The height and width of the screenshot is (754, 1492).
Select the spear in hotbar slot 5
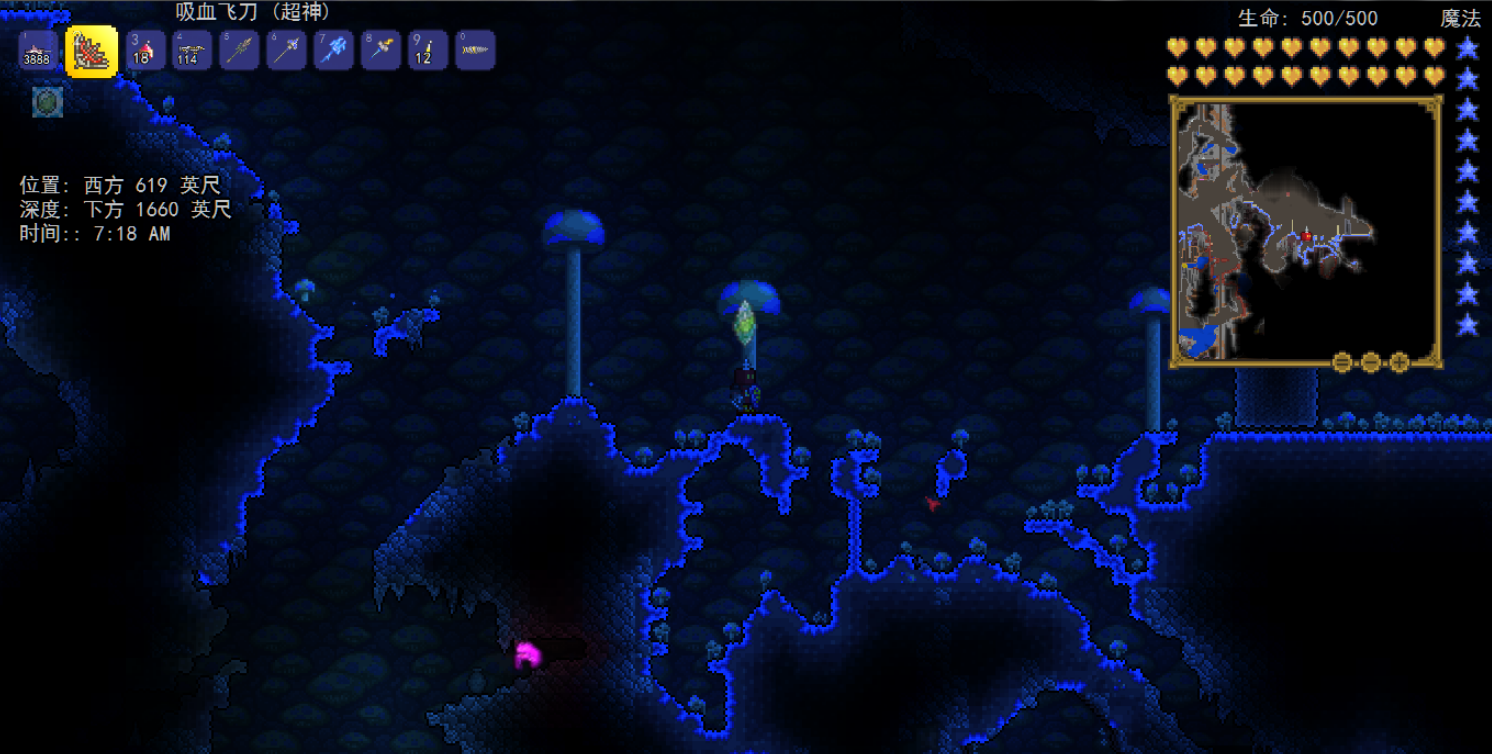(239, 51)
